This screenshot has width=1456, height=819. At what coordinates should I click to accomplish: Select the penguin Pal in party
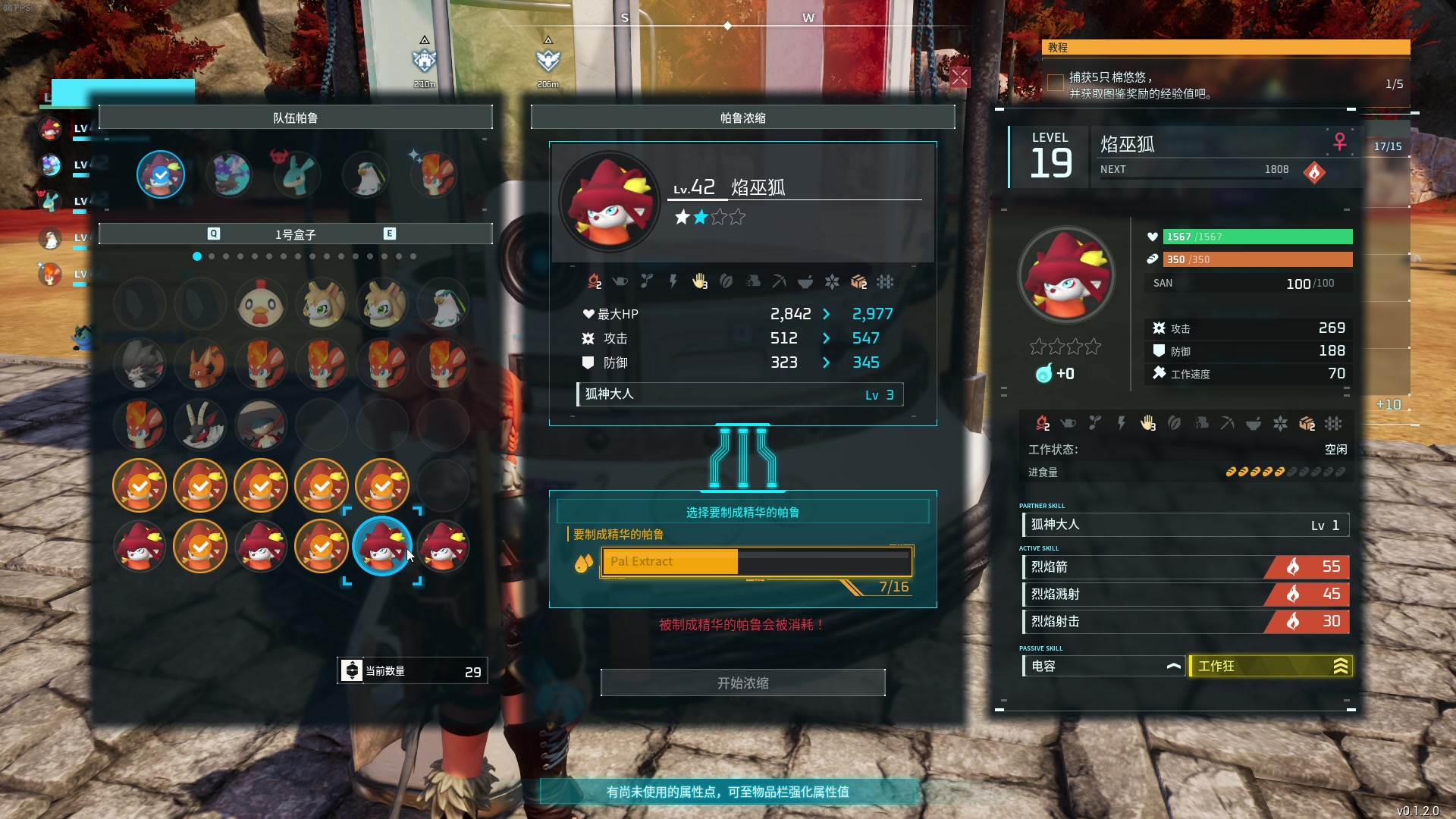click(366, 174)
